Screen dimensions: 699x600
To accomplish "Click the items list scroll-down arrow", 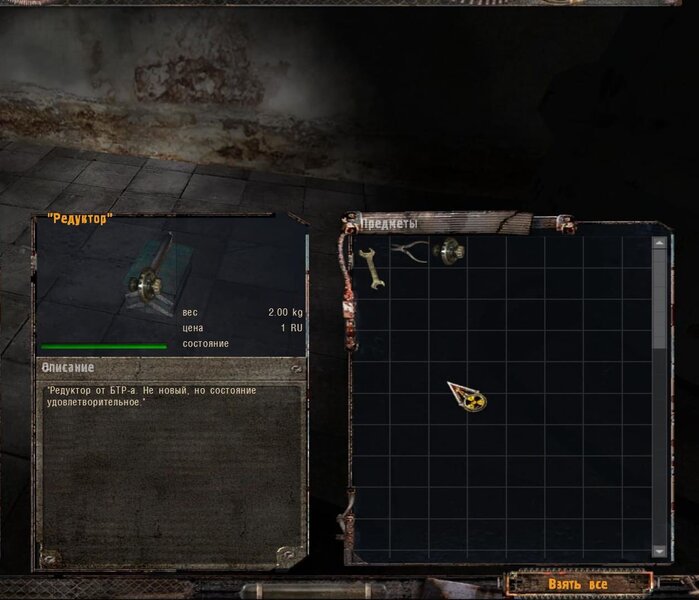I will (658, 551).
